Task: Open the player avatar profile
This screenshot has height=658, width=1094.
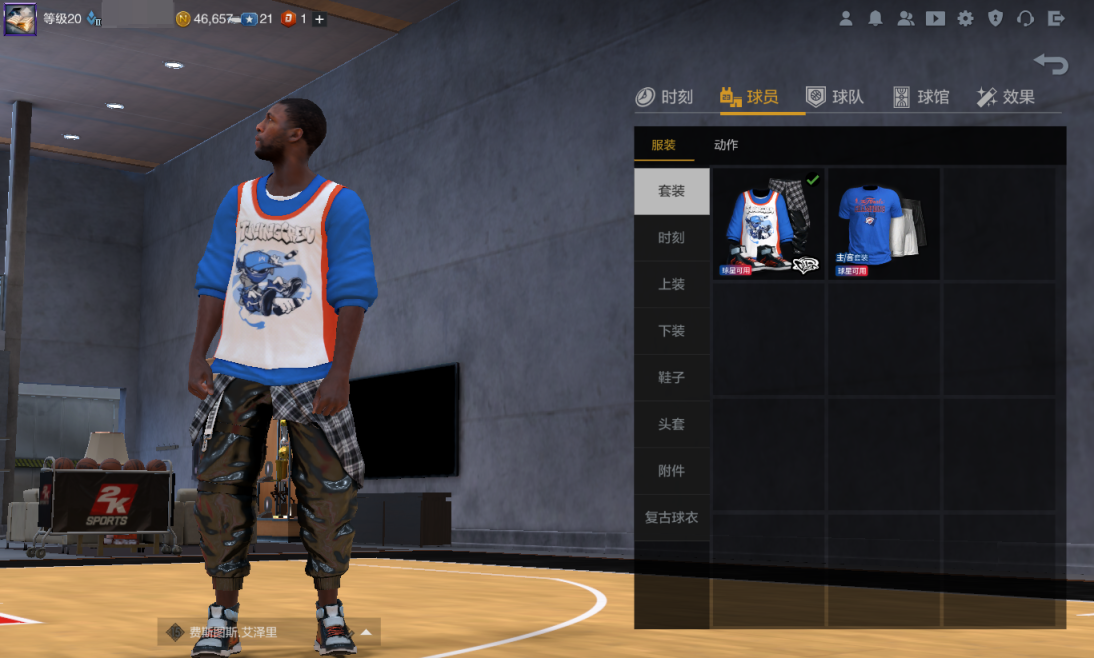Action: point(20,18)
